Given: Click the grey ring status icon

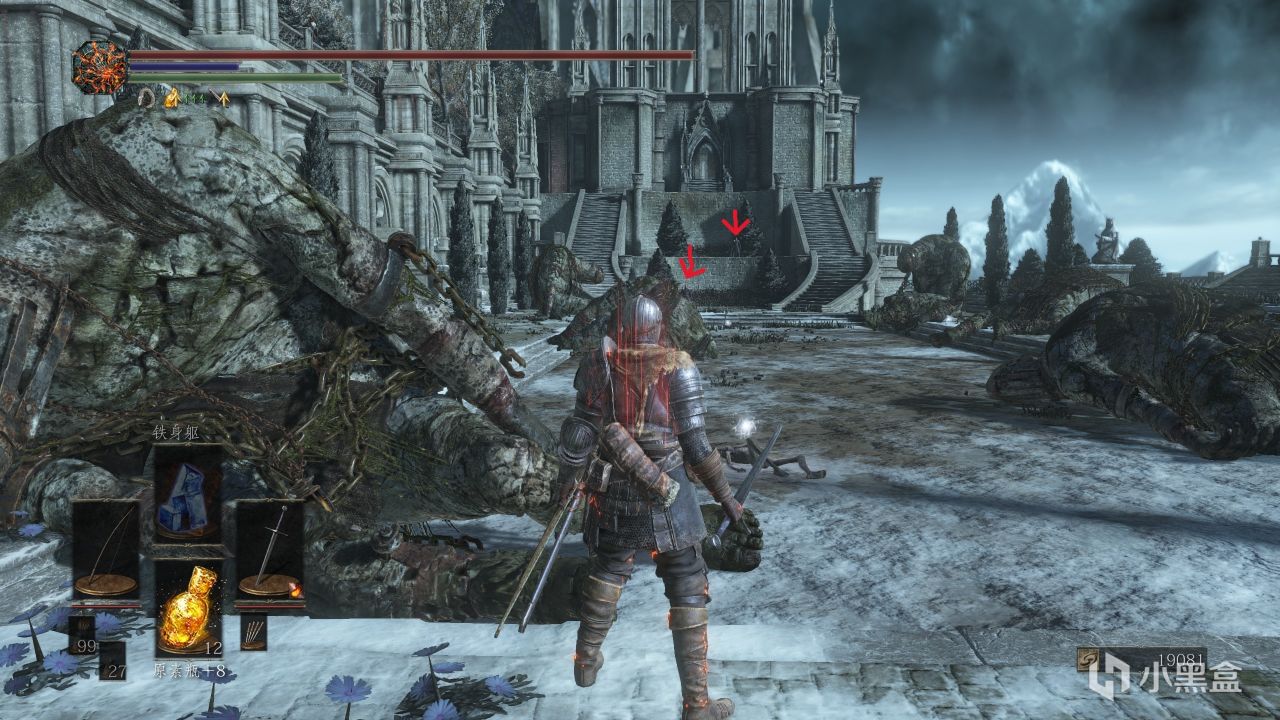Looking at the screenshot, I should pos(146,97).
